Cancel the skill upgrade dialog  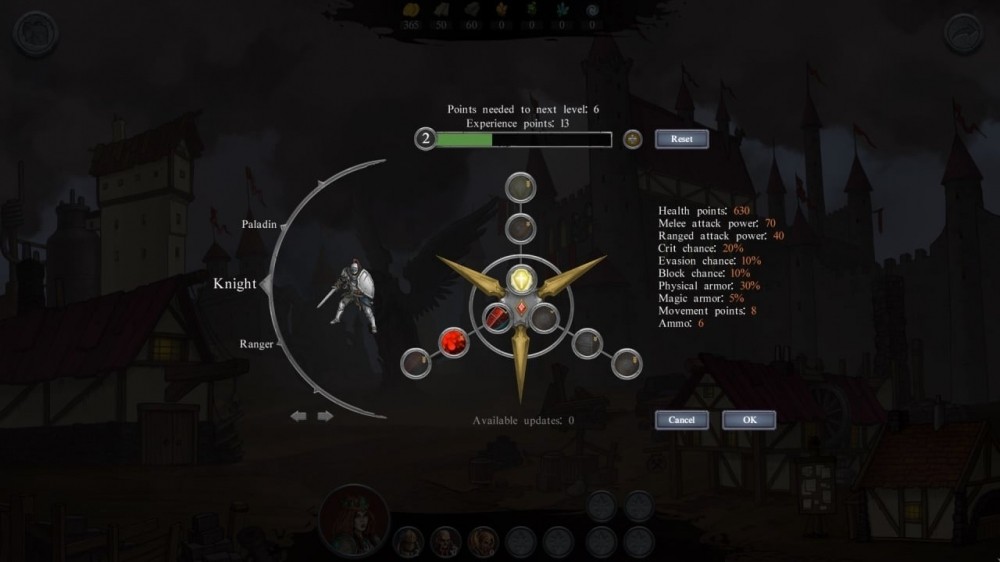click(681, 420)
